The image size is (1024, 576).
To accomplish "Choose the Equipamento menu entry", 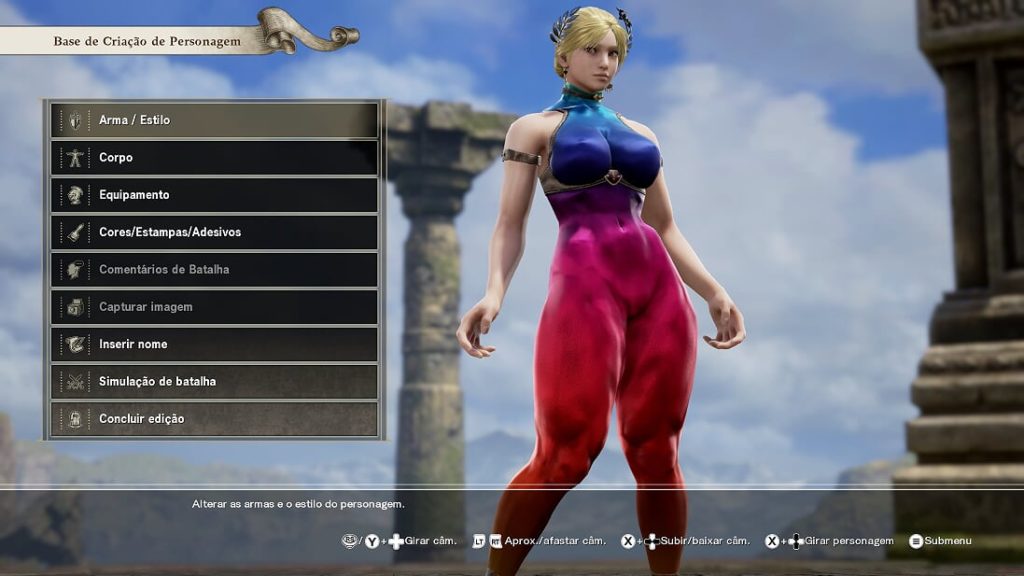I will (x=214, y=195).
